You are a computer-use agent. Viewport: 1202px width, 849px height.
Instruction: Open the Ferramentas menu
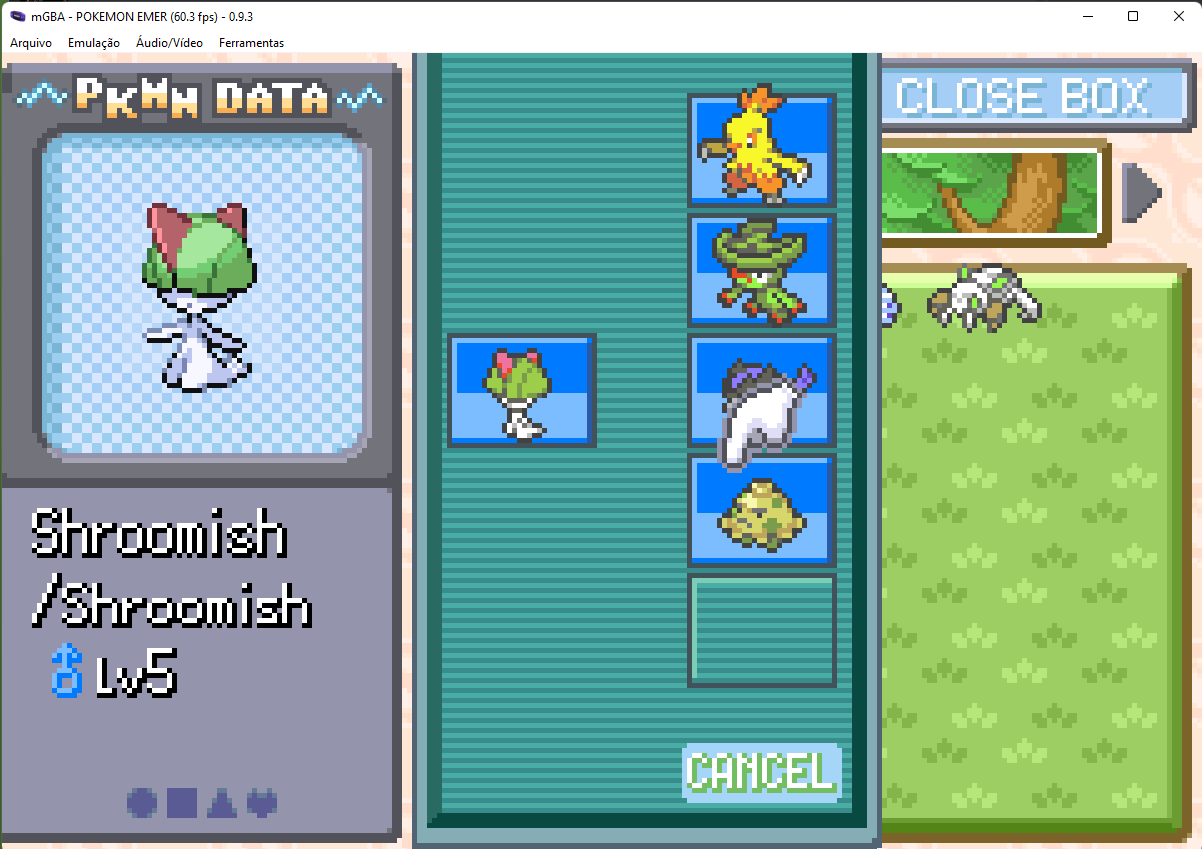click(251, 43)
